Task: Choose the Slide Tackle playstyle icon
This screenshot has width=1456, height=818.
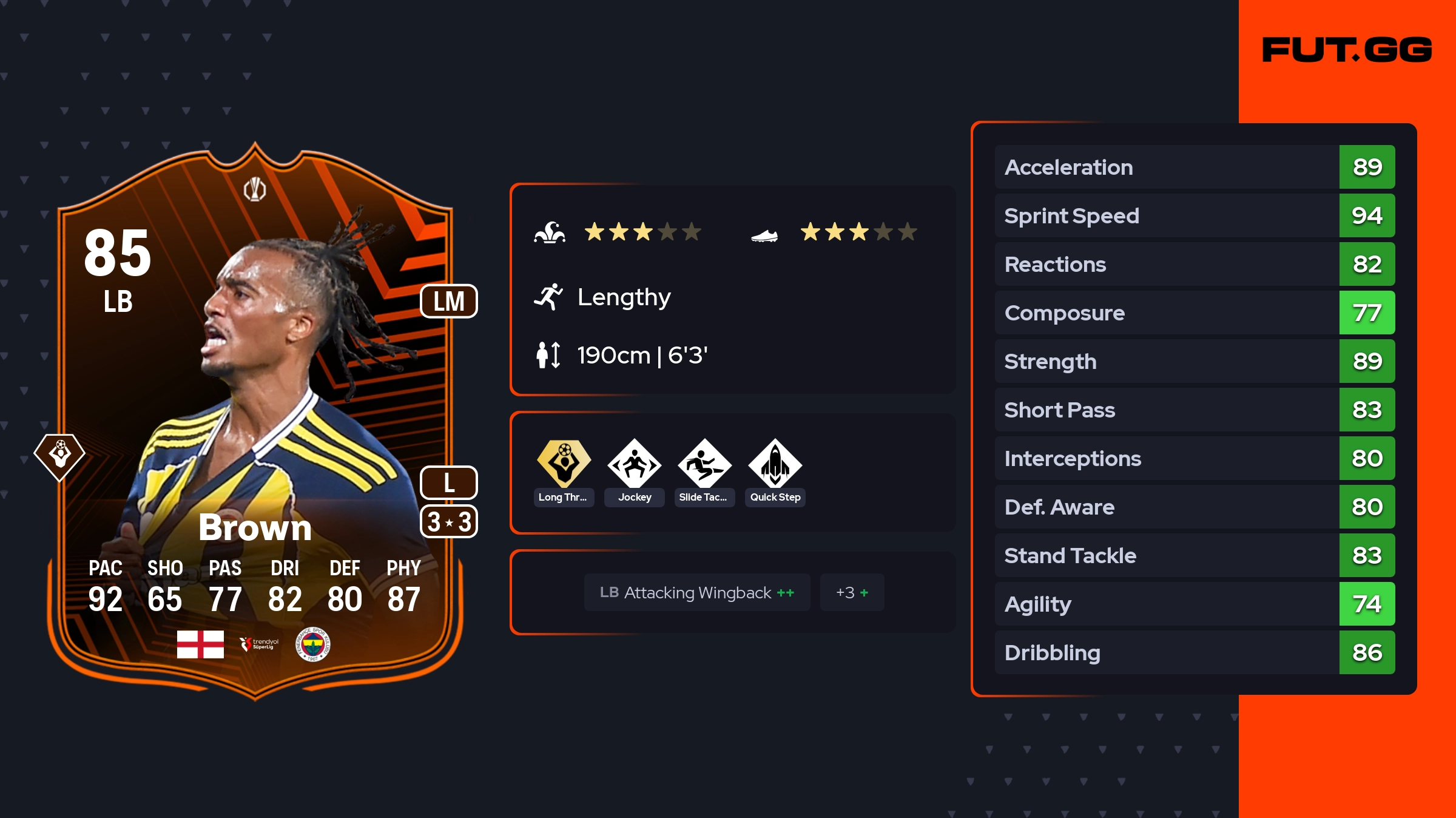Action: pyautogui.click(x=704, y=464)
